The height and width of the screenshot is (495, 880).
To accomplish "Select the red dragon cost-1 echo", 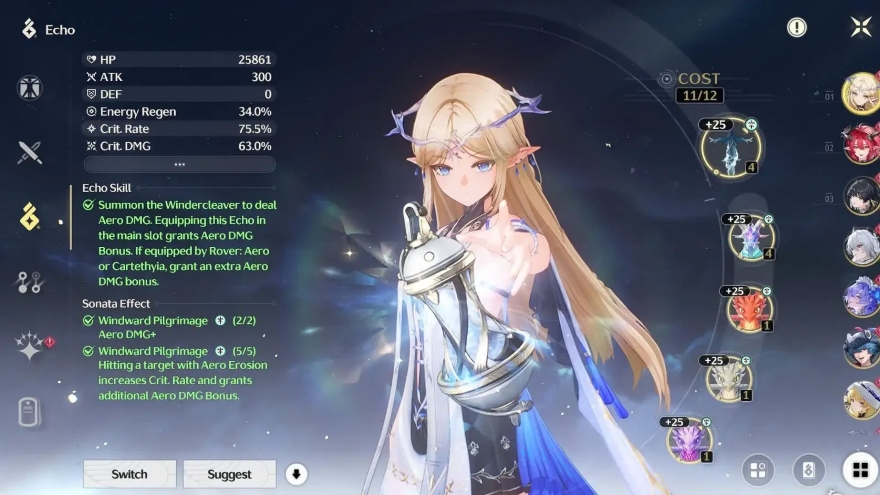I will pyautogui.click(x=748, y=310).
